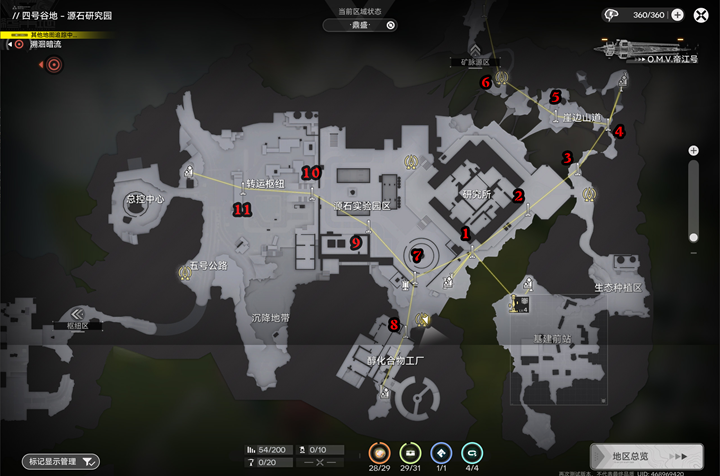This screenshot has height=476, width=720.
Task: Toggle the 28/29 orange collectible filter
Action: click(380, 453)
